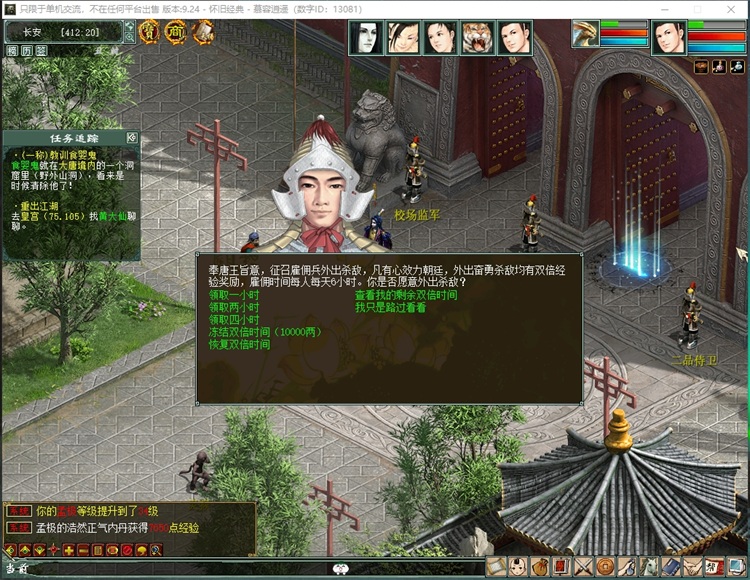Click the scroll icon beside the 商 button
This screenshot has height=580, width=750.
click(x=201, y=32)
